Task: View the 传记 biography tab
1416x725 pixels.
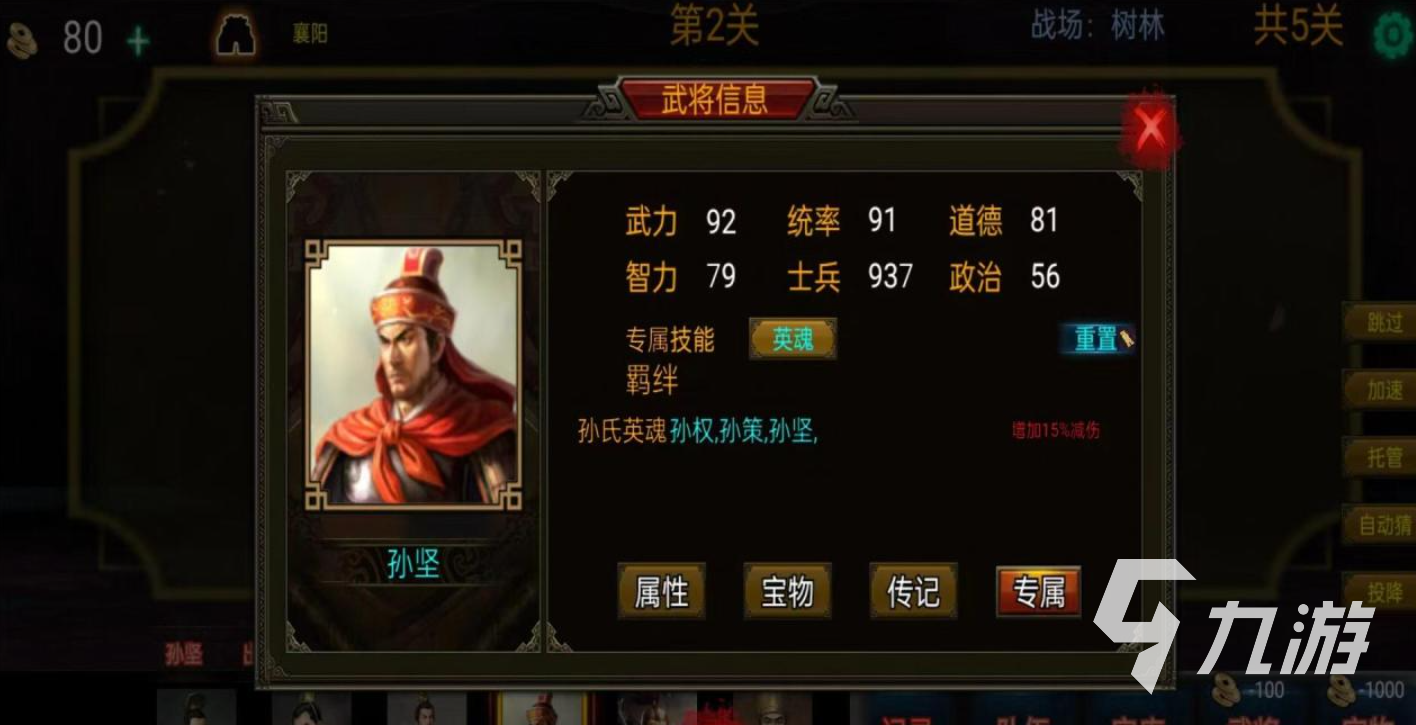Action: click(912, 592)
